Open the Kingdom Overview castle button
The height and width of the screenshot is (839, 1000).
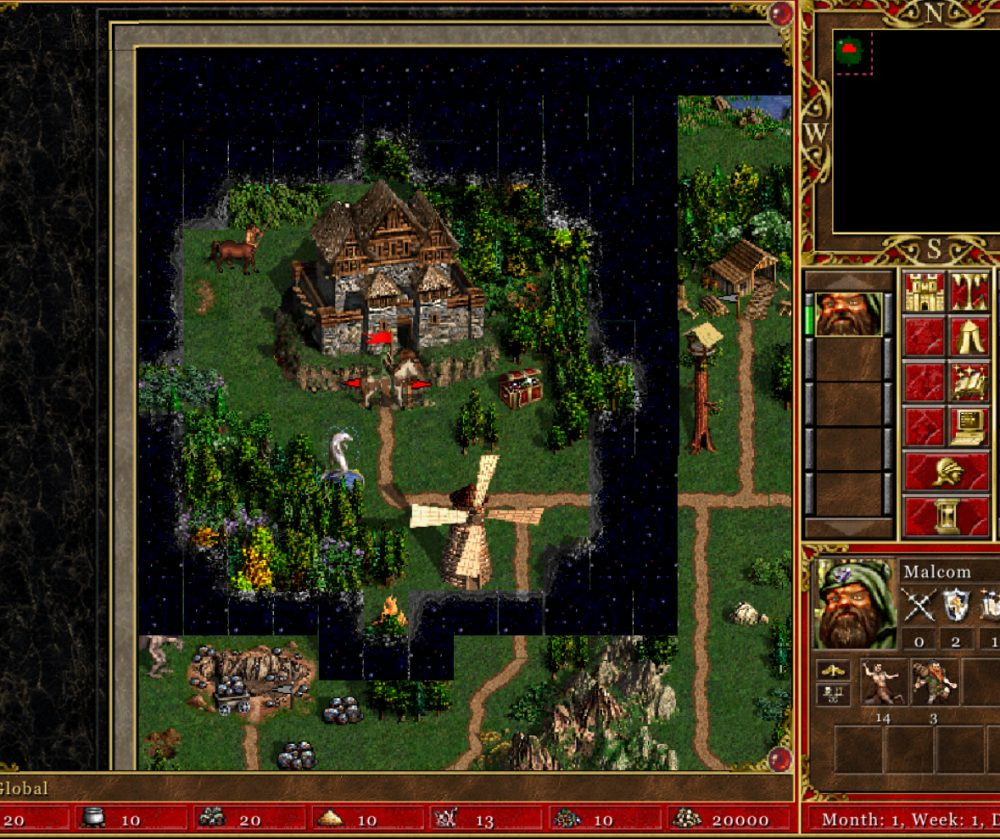tap(925, 291)
